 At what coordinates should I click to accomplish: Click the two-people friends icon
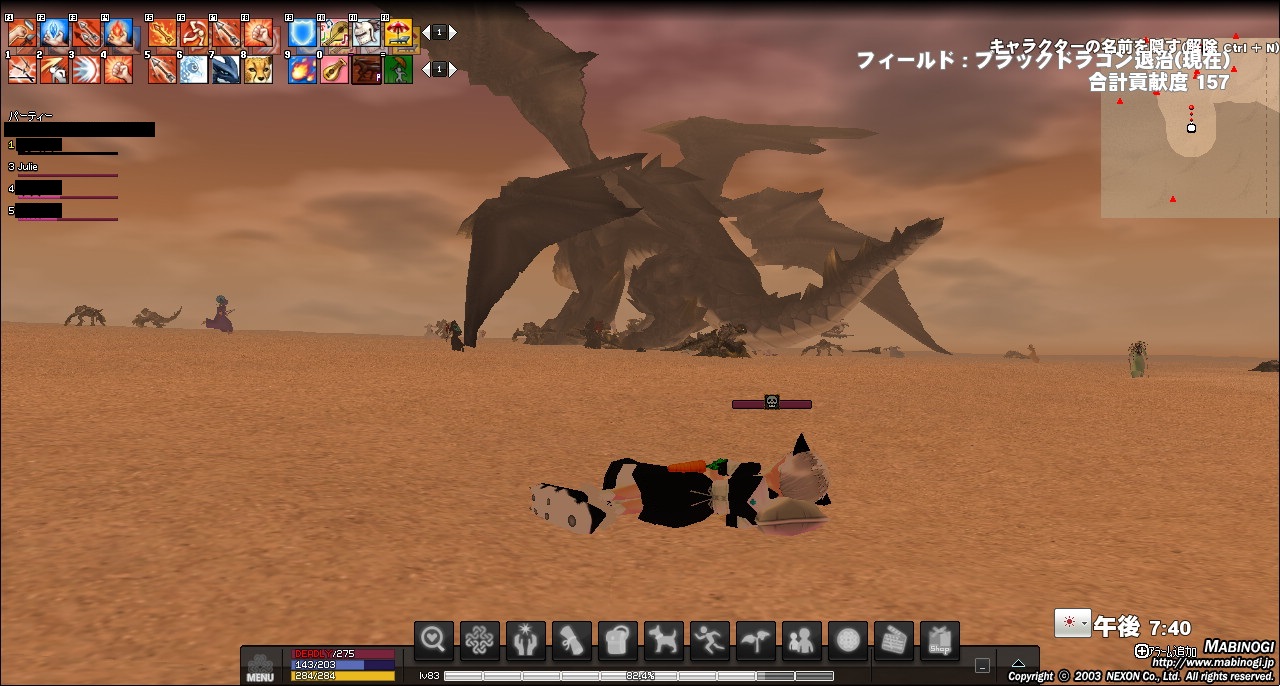[x=802, y=640]
